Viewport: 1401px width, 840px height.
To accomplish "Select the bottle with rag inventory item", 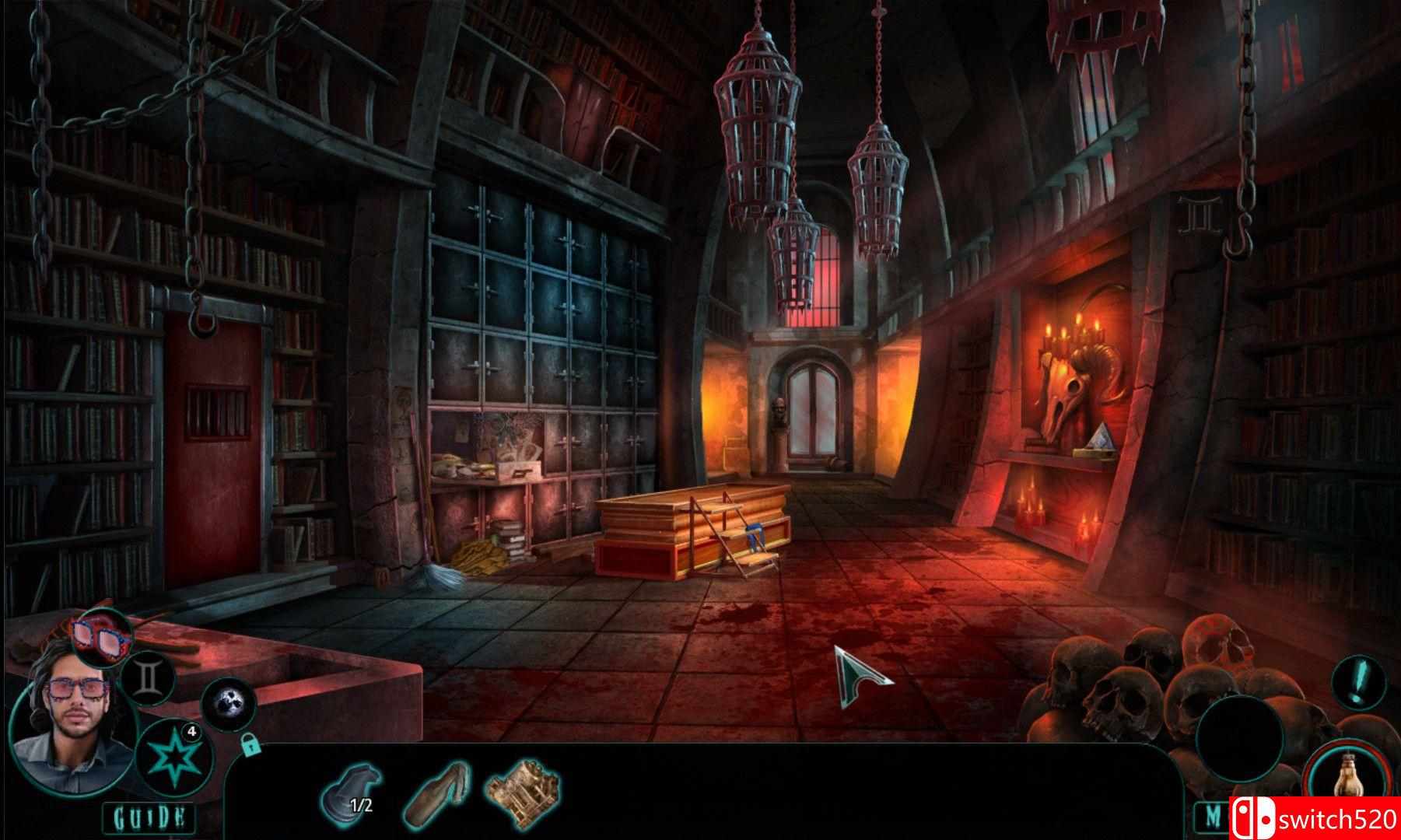I will coord(438,794).
